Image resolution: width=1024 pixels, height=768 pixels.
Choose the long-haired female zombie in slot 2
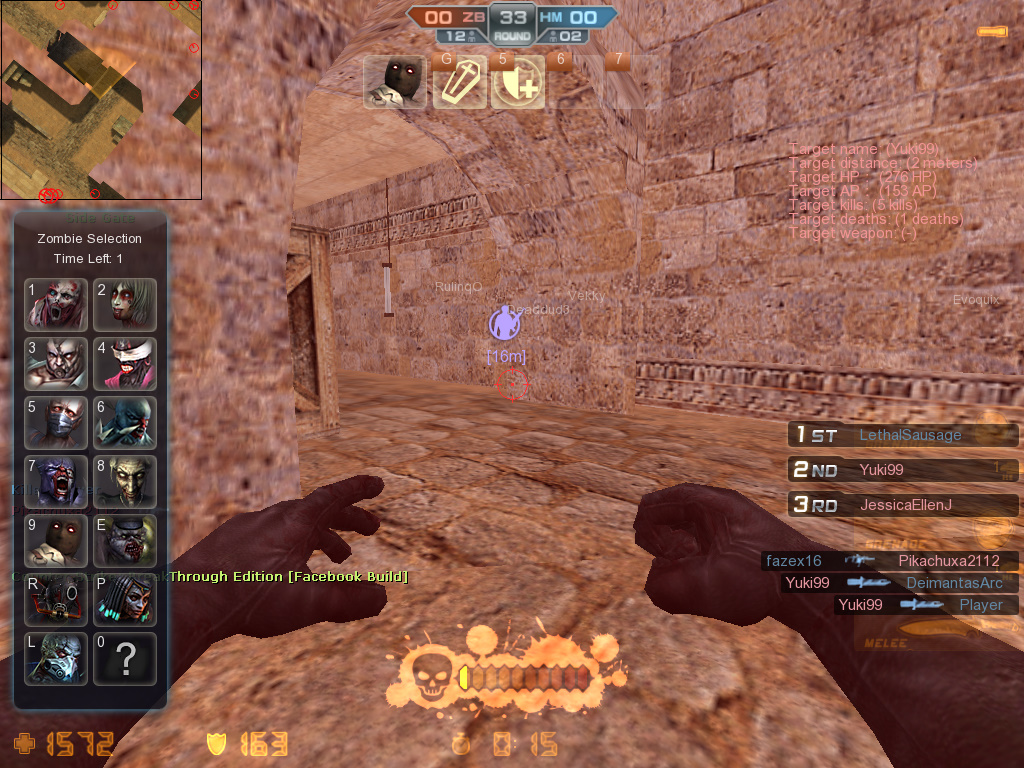(x=125, y=305)
